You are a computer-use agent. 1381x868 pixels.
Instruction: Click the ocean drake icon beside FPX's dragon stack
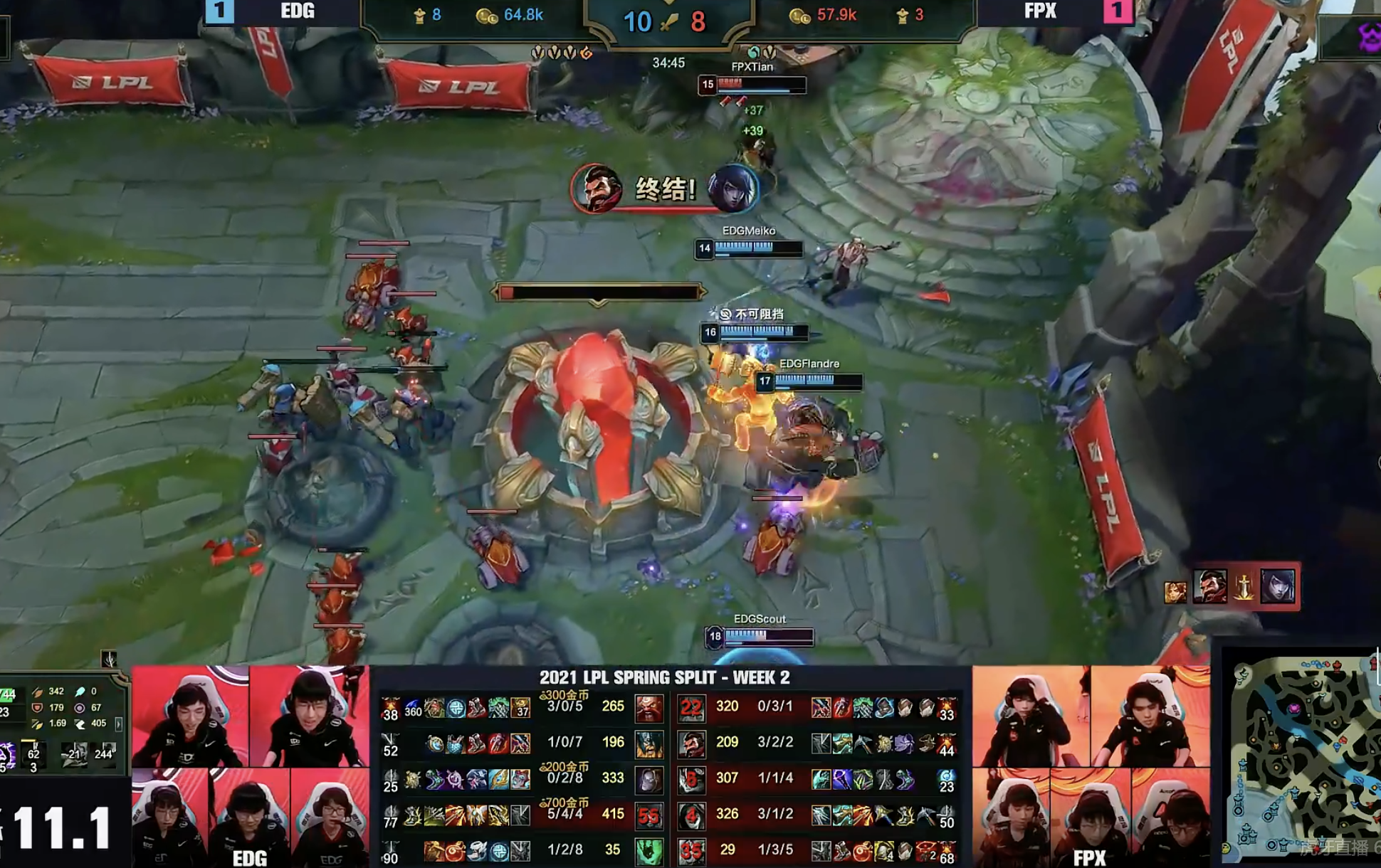(x=756, y=53)
